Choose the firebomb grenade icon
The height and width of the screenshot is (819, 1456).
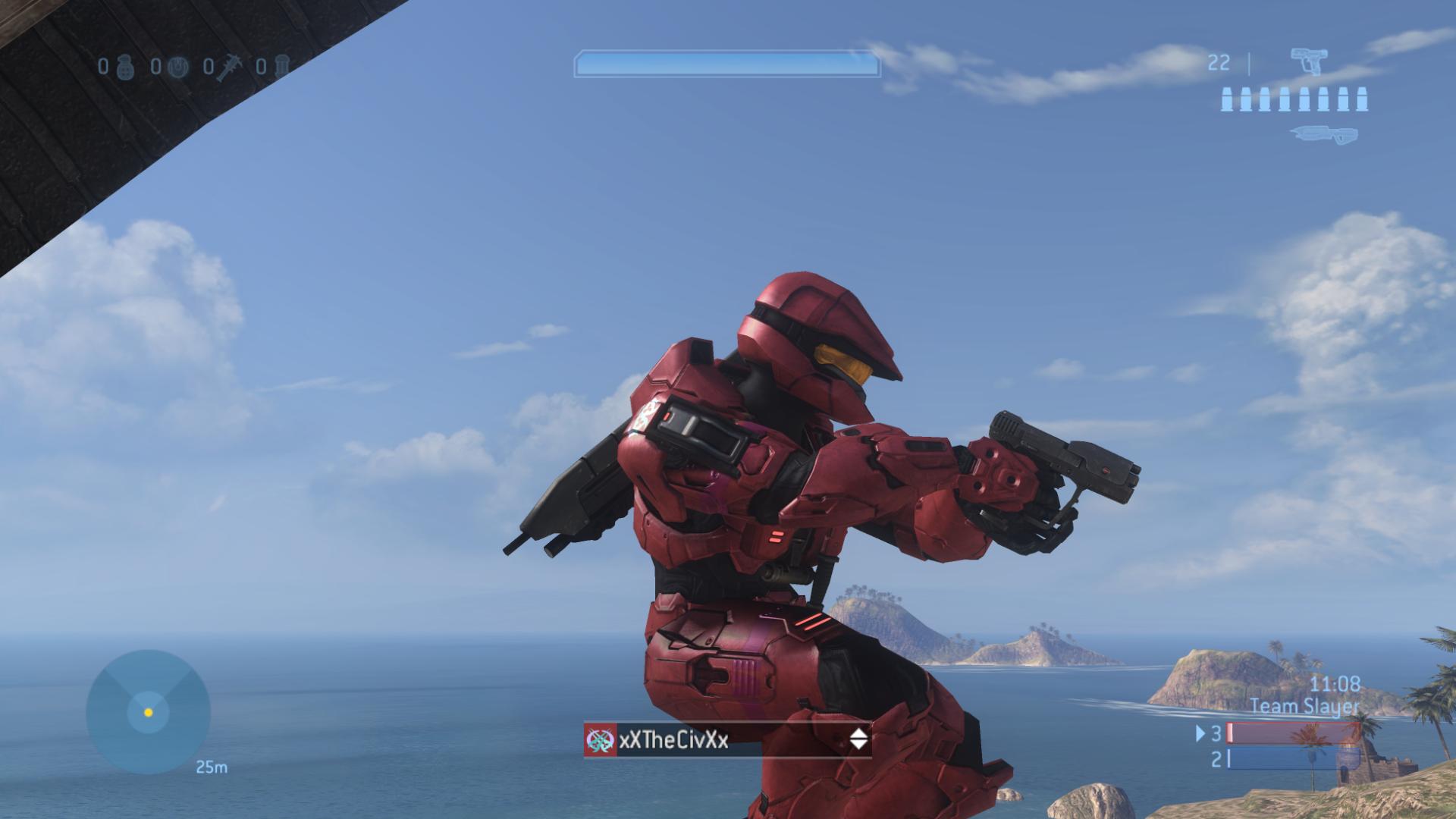(281, 67)
